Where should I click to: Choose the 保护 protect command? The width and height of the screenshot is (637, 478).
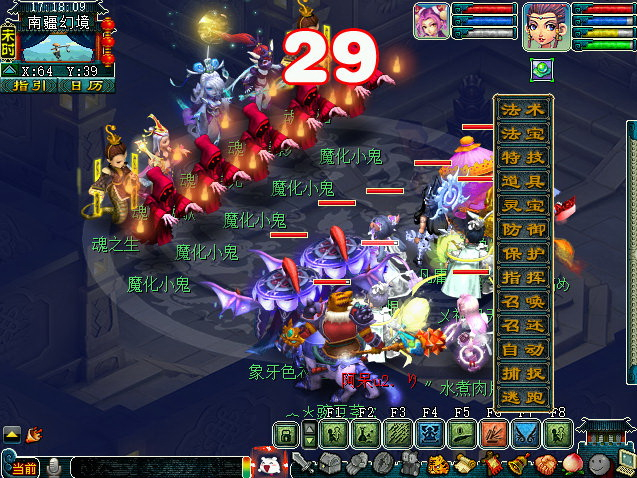(x=522, y=255)
